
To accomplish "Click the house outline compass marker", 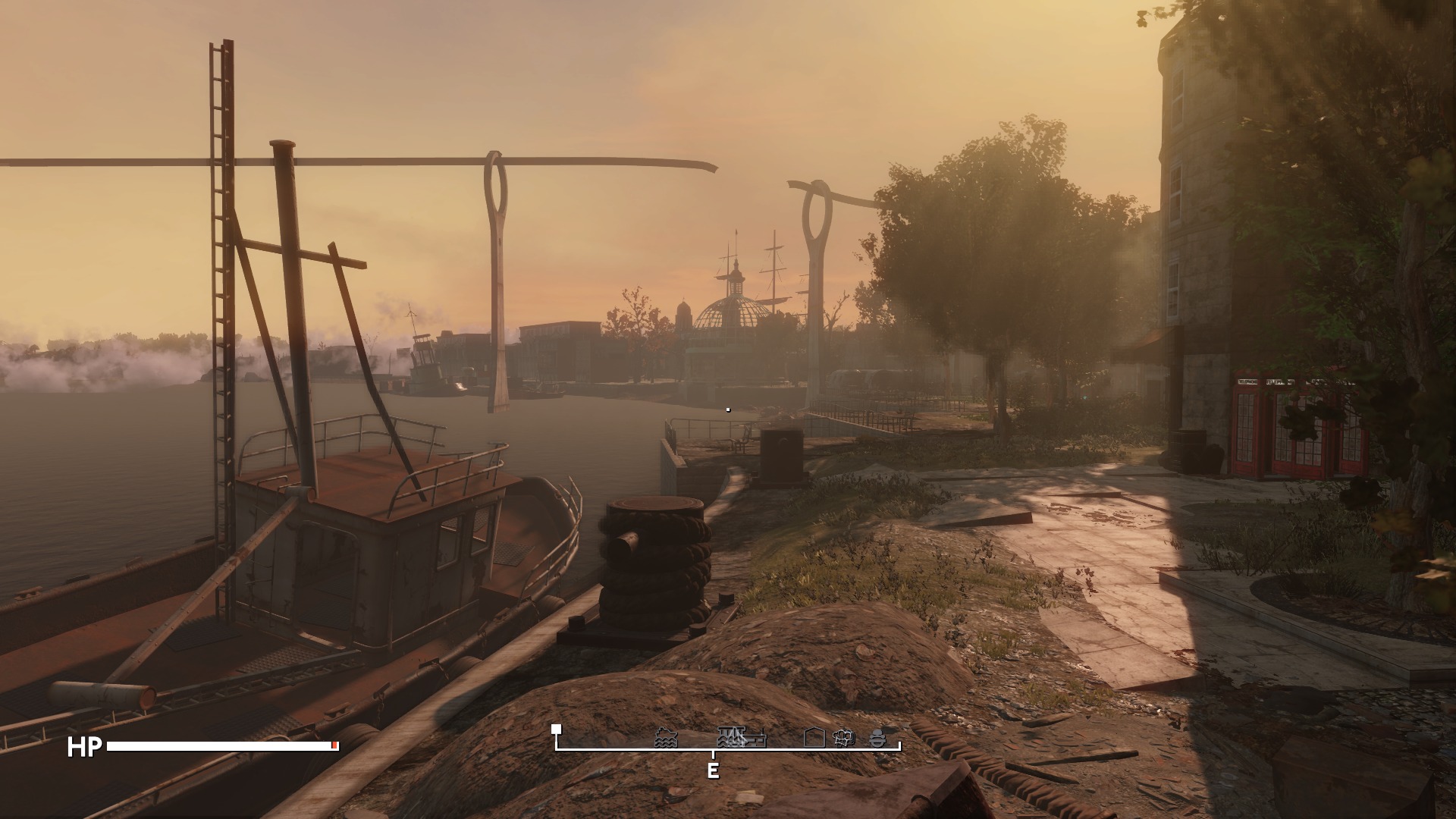I will (814, 737).
